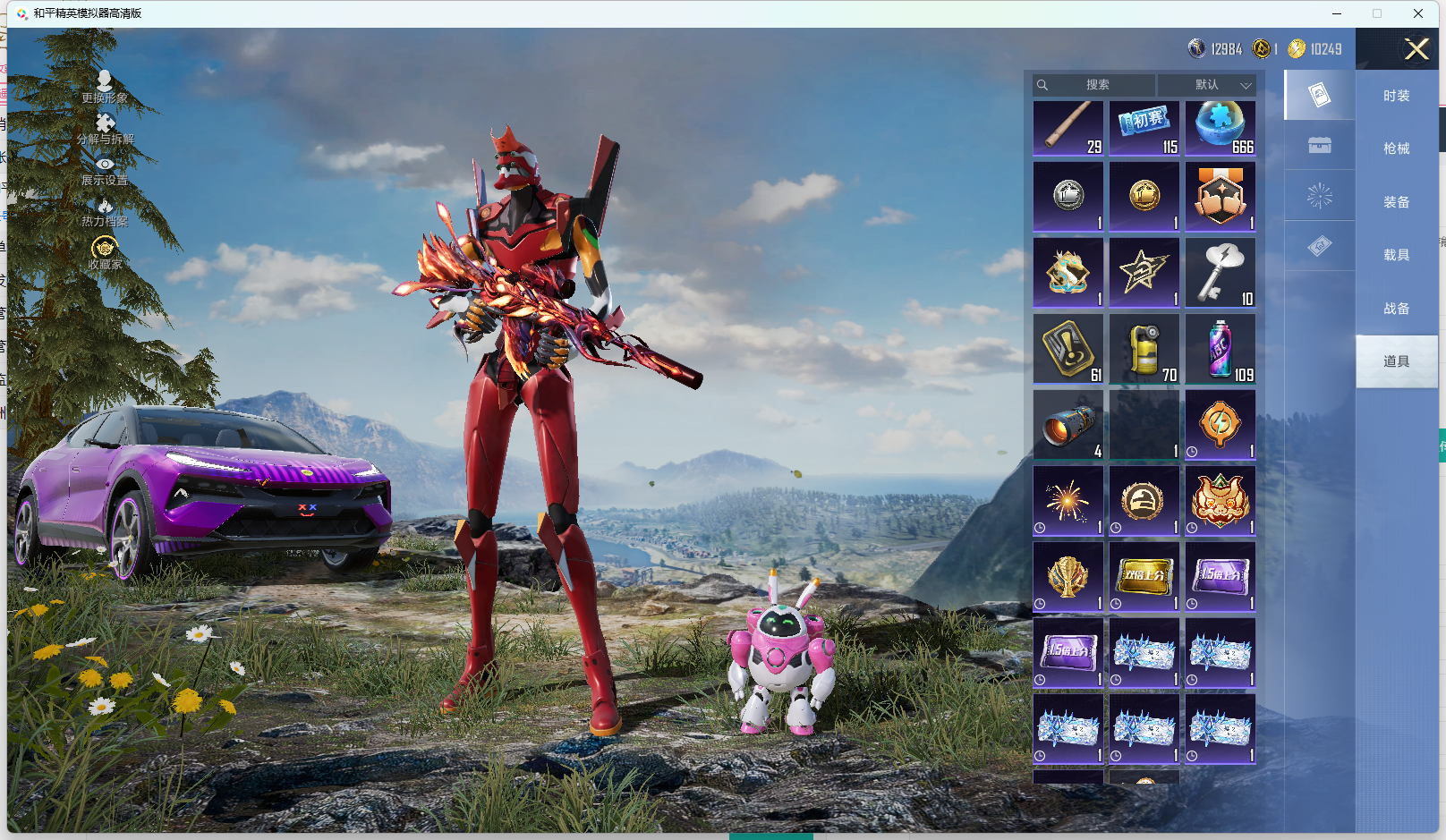Open 更换形象 (Change Appearance)
Screen dimensions: 1446x840
(x=105, y=87)
